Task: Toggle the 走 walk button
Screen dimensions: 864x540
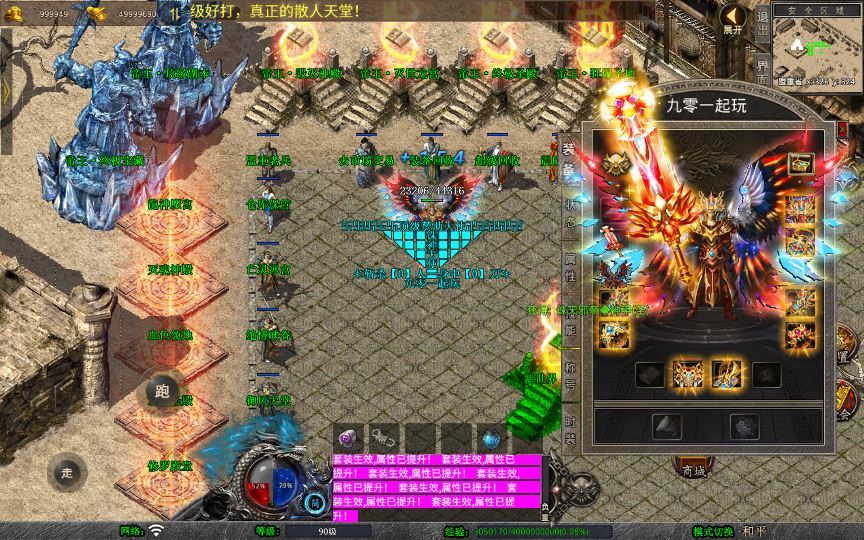Action: [67, 472]
